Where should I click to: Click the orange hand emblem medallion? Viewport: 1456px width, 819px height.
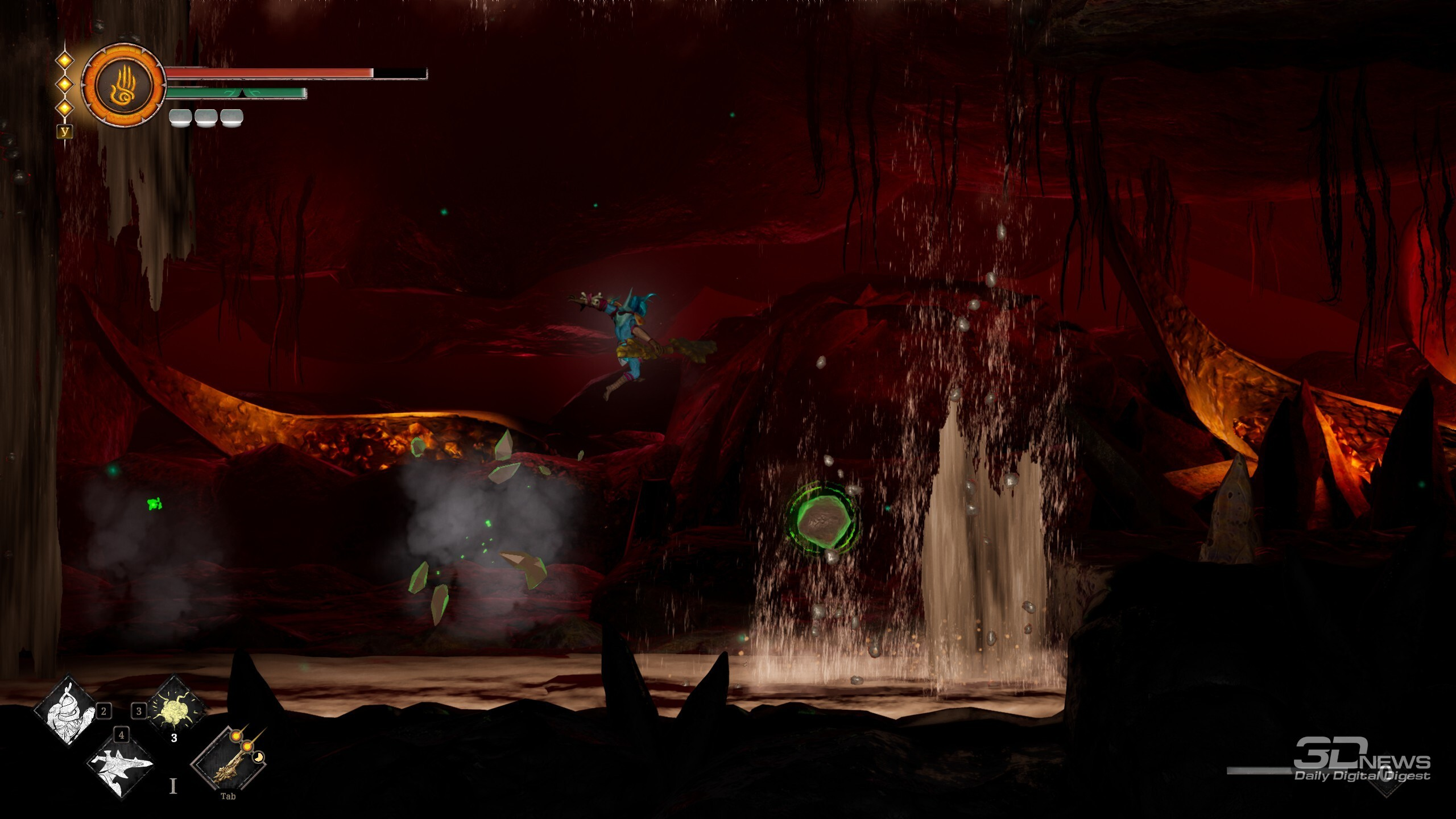(123, 85)
